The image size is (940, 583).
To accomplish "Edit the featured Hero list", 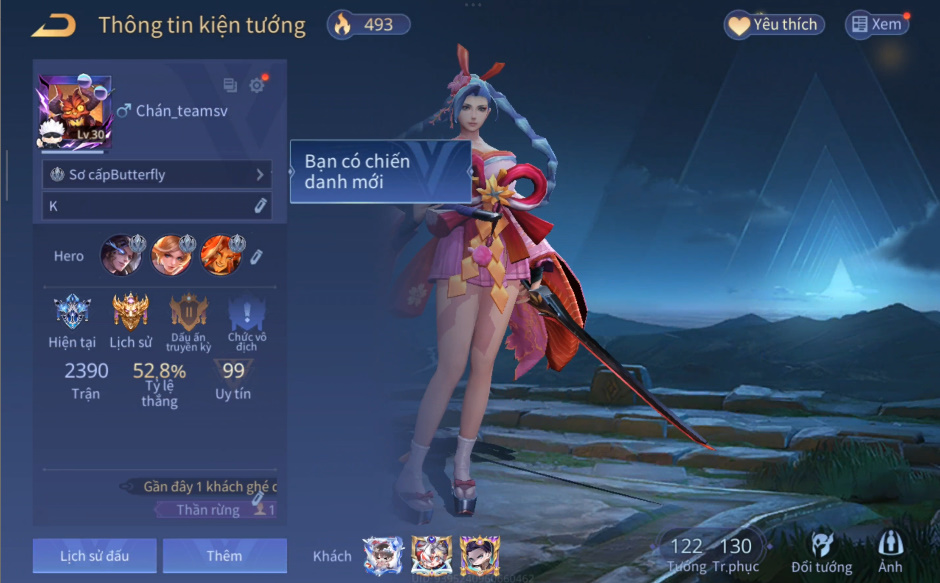I will point(256,257).
